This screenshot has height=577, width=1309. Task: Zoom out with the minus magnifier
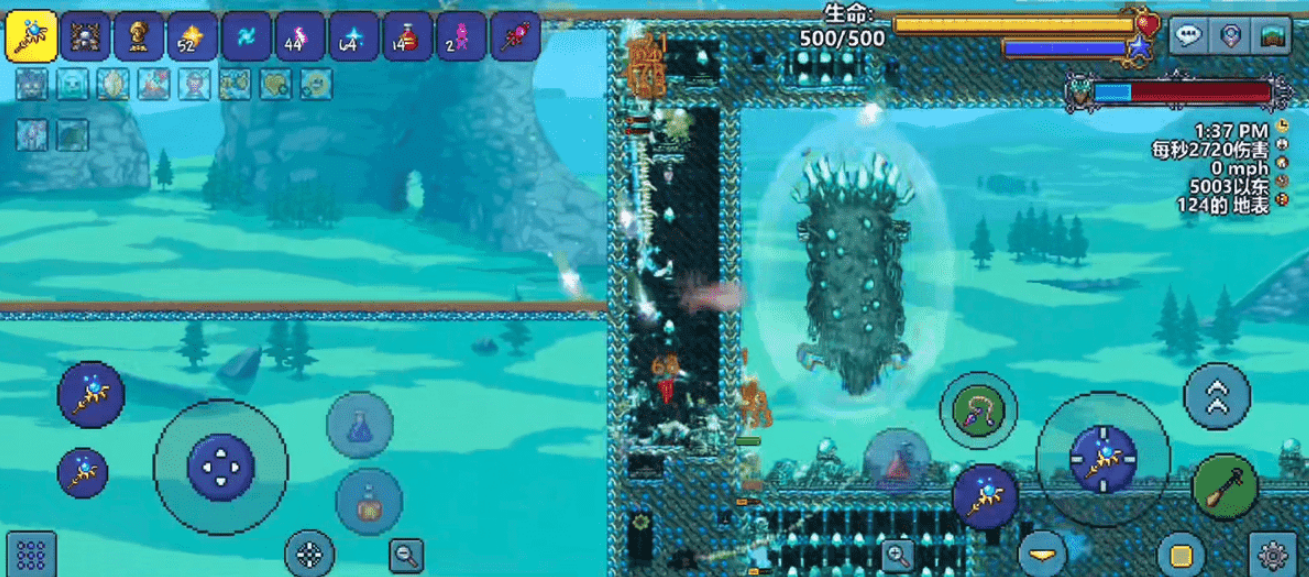pos(406,553)
